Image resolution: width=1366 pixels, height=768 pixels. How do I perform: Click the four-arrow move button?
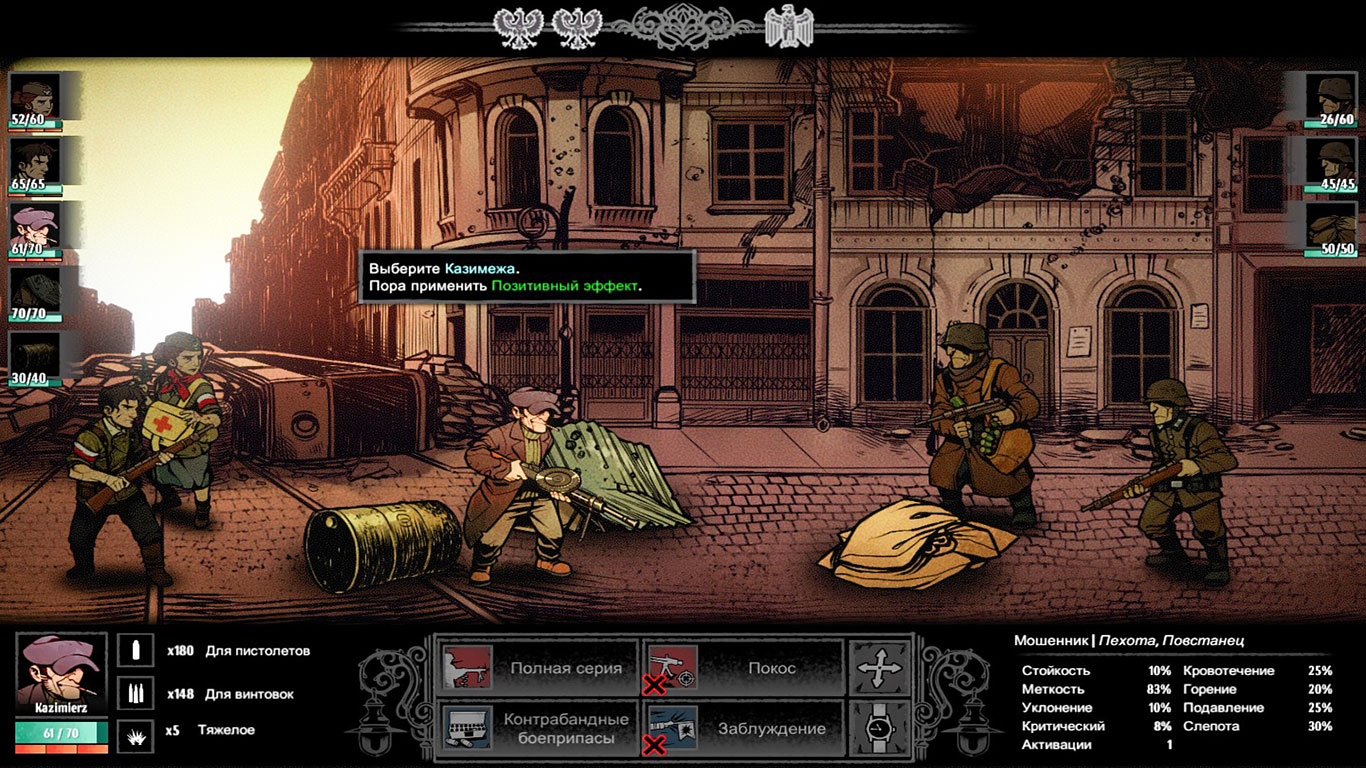pyautogui.click(x=879, y=668)
